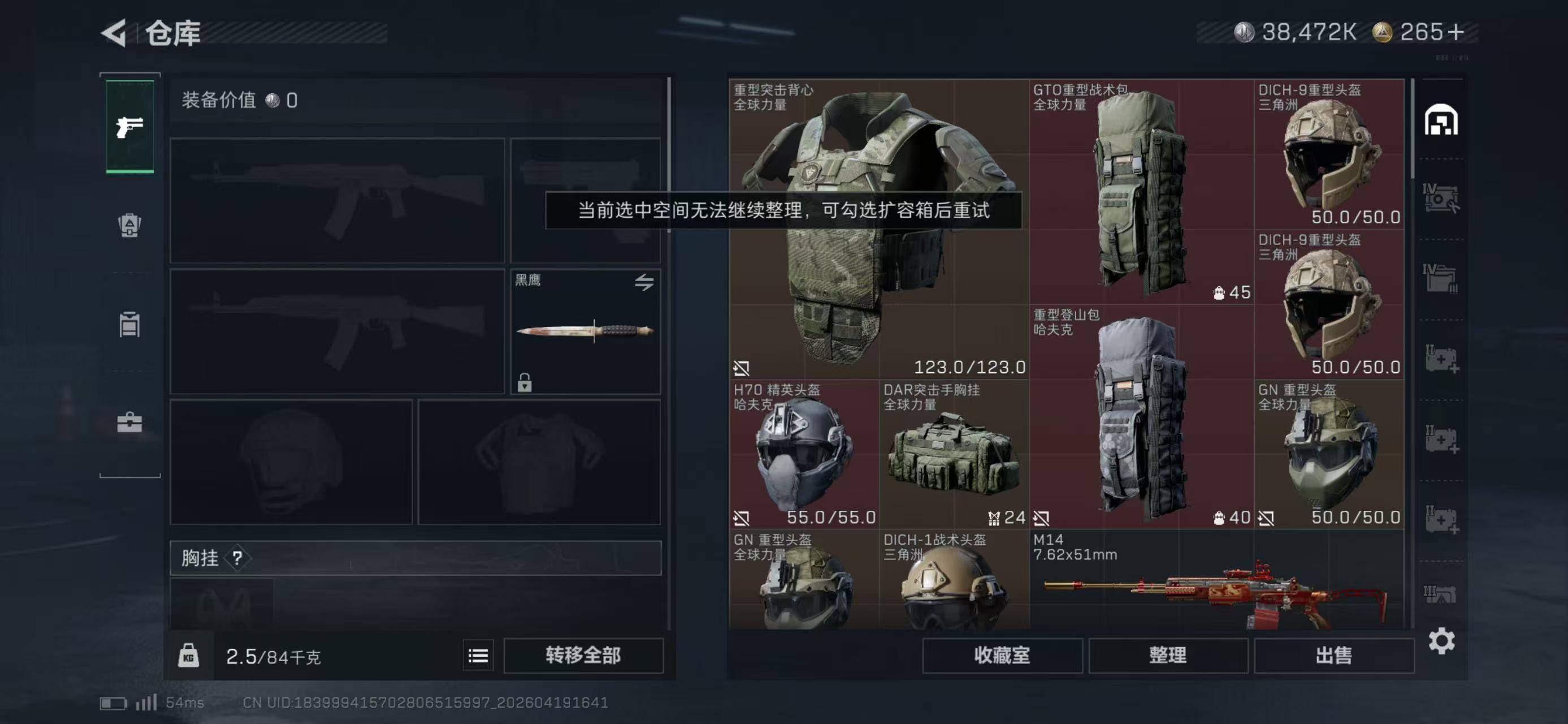
Task: Go back using the arrow beside 仓库
Action: point(114,33)
